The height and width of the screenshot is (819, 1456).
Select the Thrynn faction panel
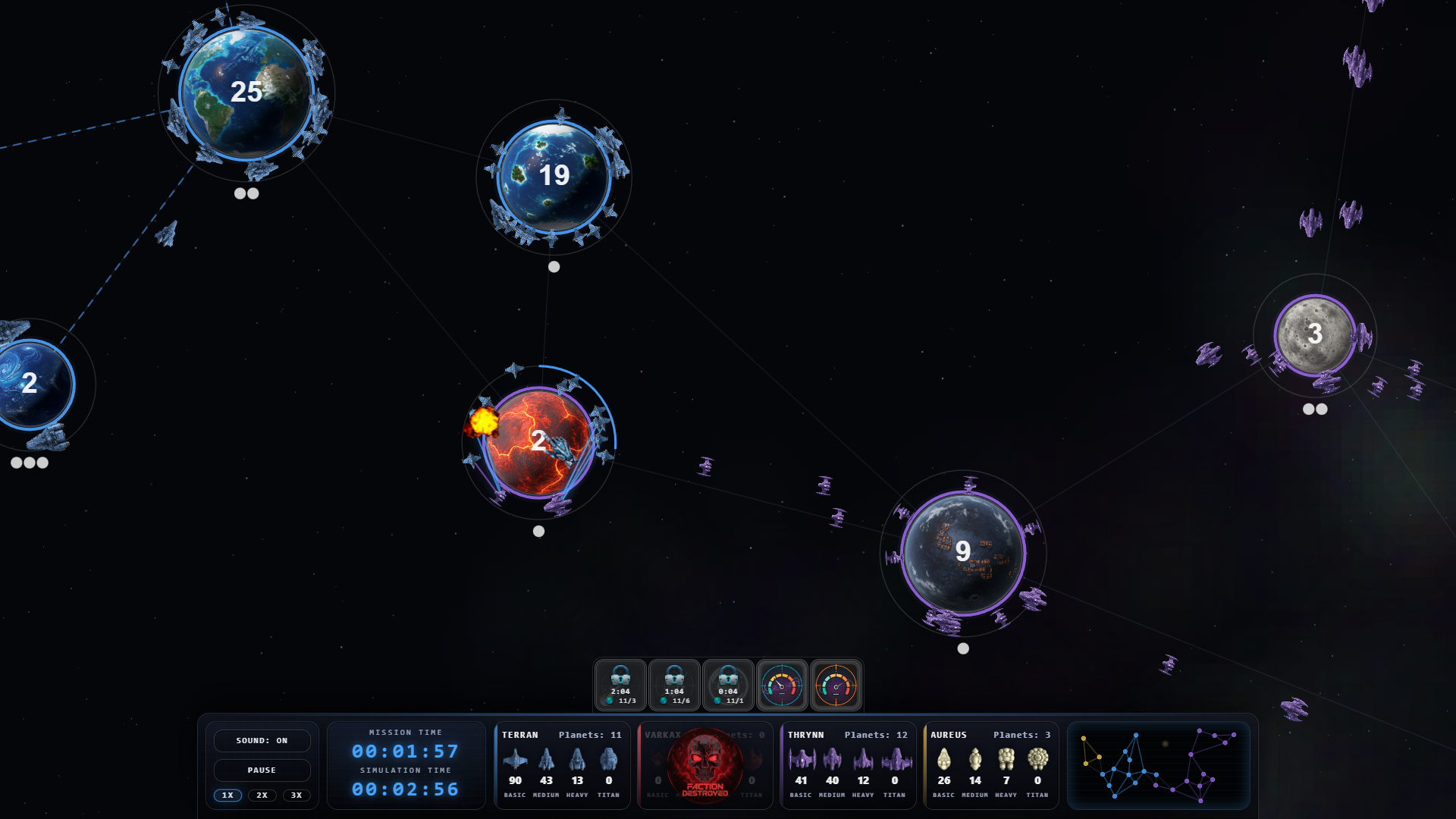tap(848, 765)
